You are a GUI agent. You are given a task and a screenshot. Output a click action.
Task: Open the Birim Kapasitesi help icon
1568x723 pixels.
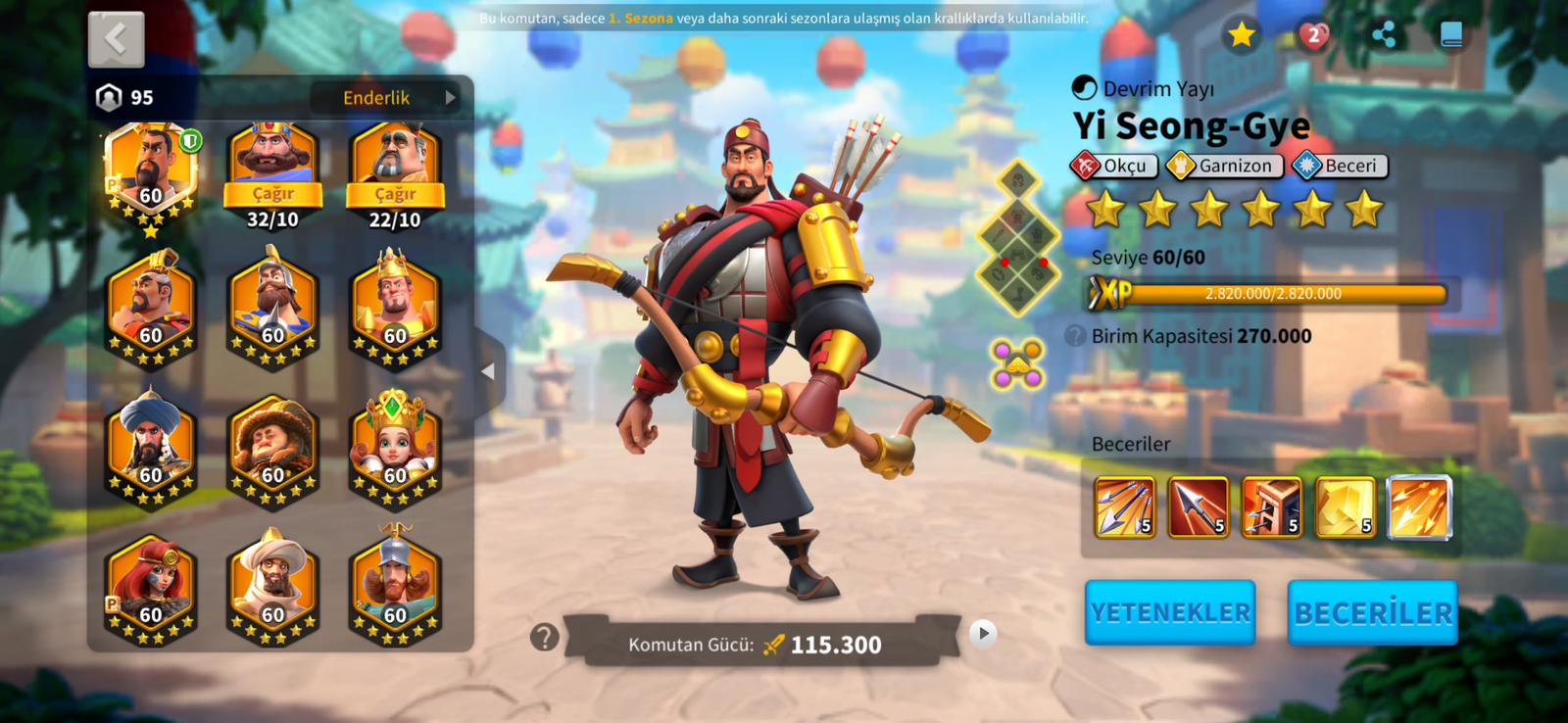point(1076,336)
